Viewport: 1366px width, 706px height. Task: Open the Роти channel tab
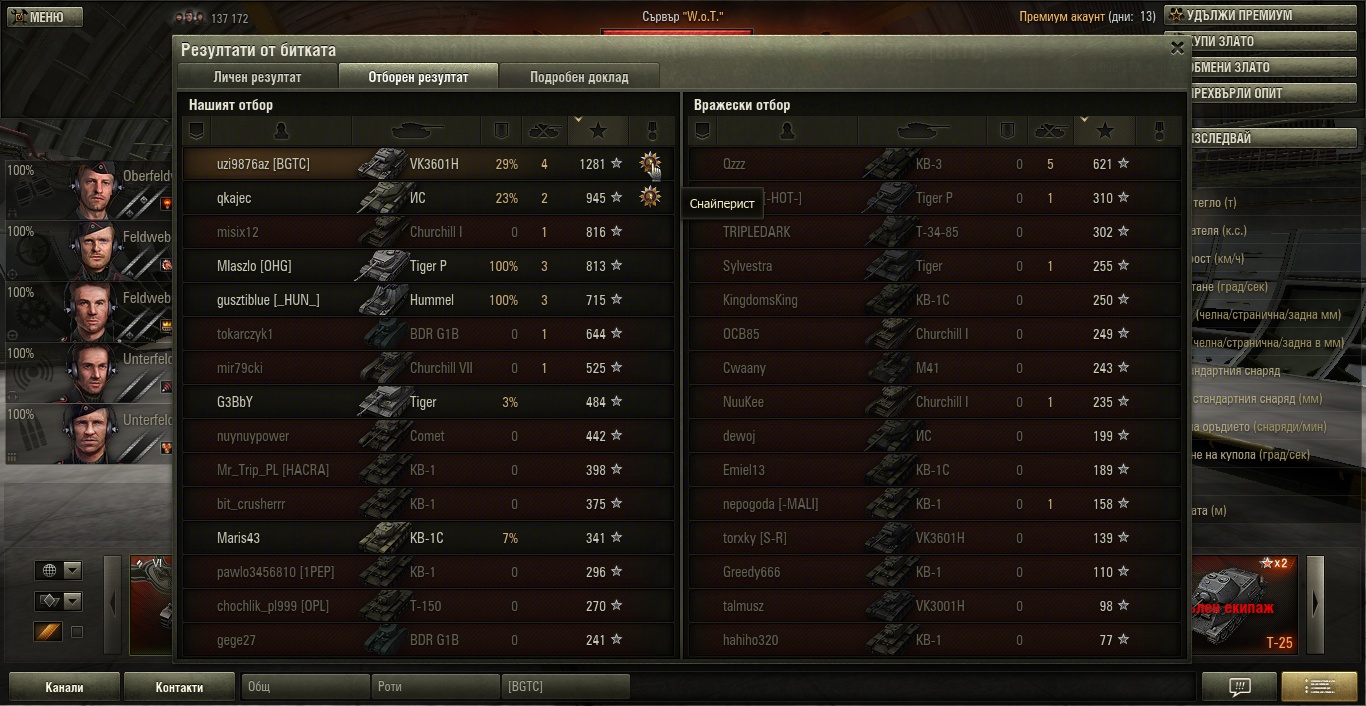[x=436, y=687]
